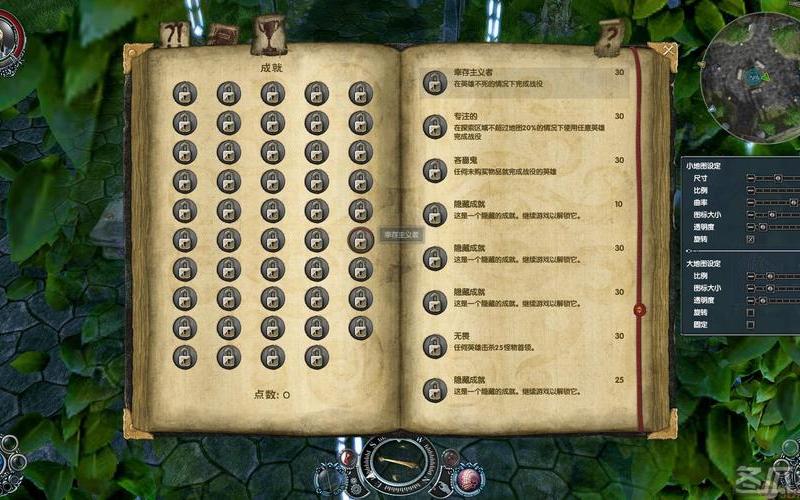Toggle the minimap 旋转 rotation checkbox
This screenshot has width=800, height=500.
coord(750,239)
